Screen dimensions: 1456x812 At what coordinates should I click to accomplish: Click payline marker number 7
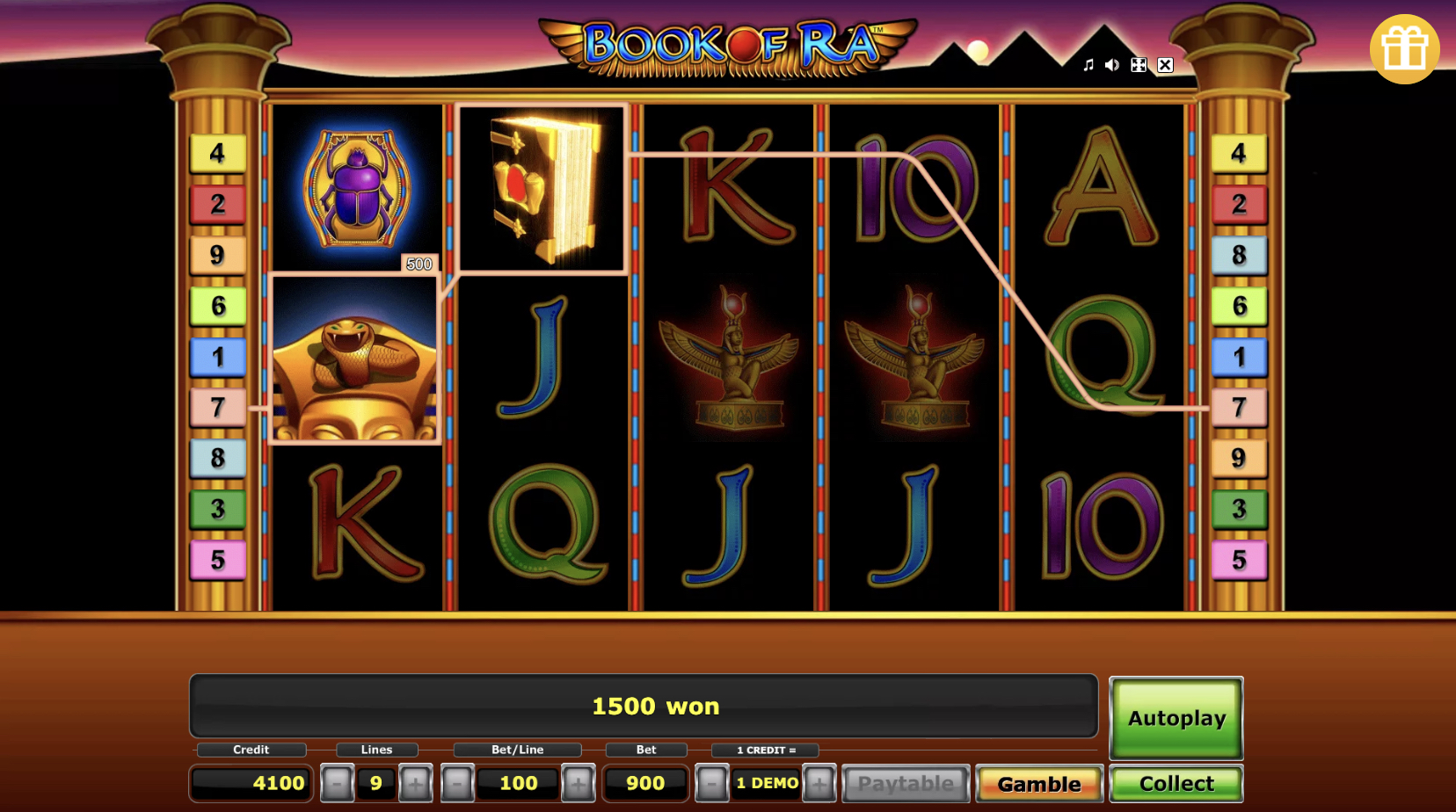[217, 407]
